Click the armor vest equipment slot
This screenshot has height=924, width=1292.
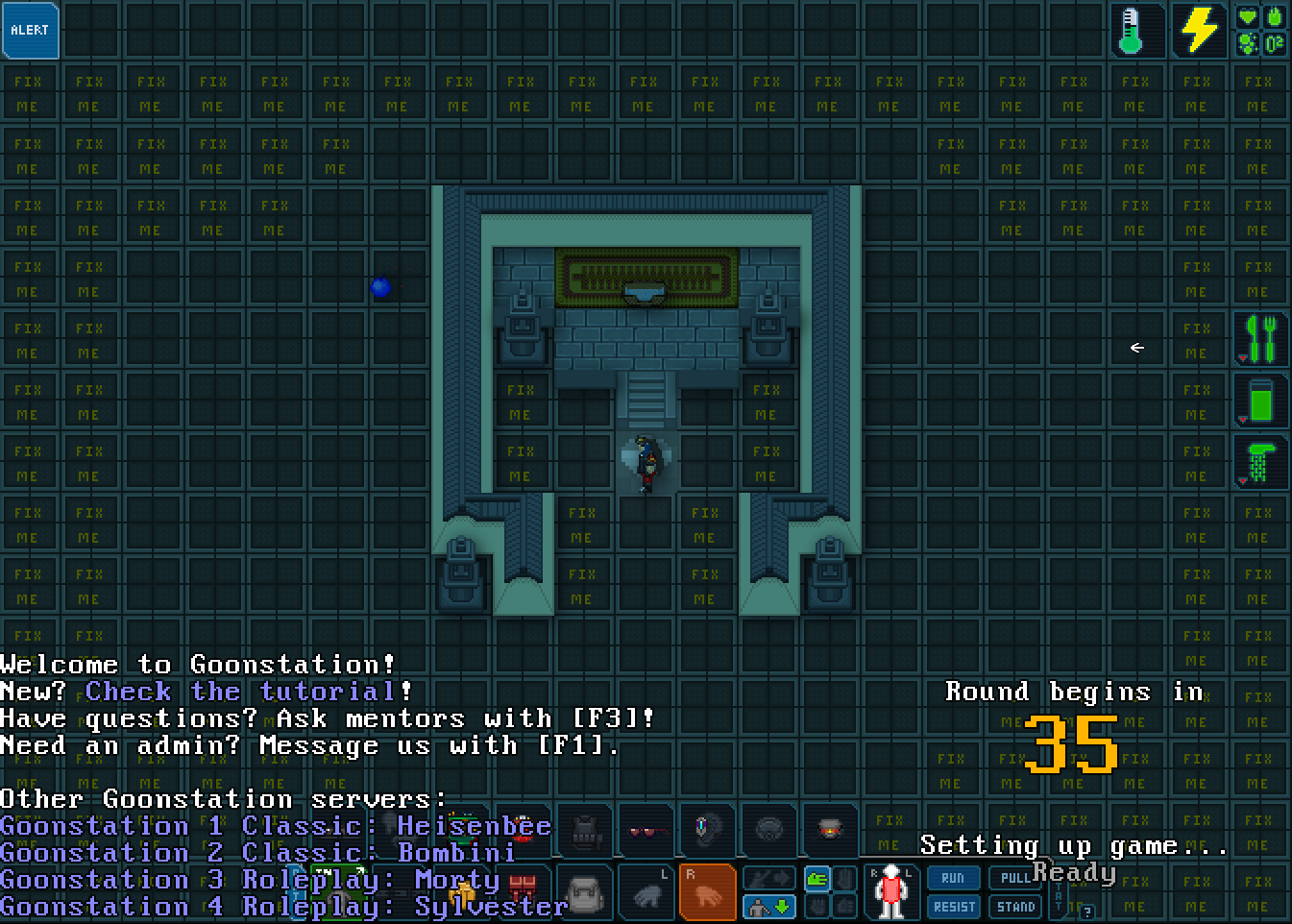click(x=584, y=831)
